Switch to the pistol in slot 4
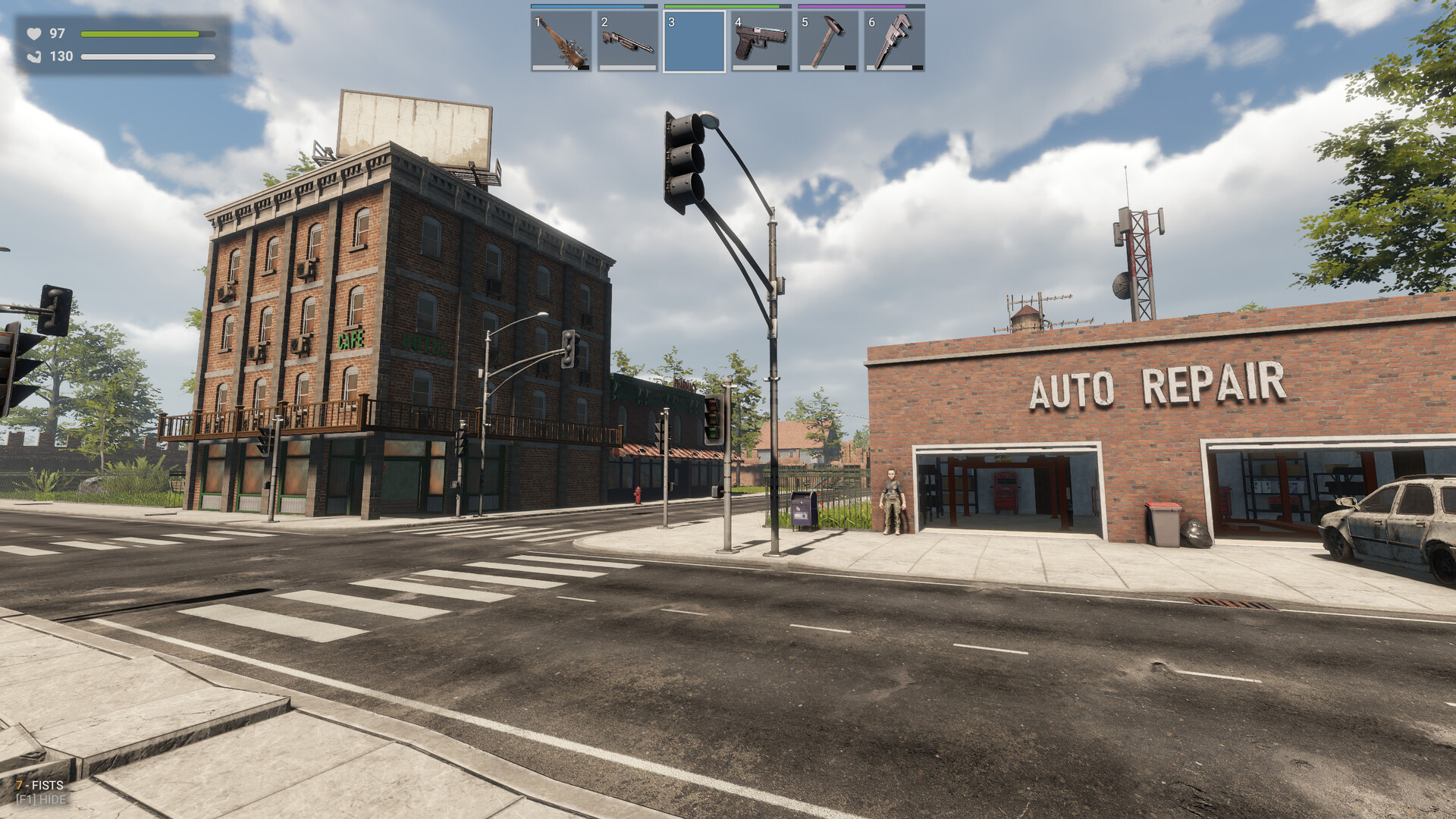Screen dimensions: 1456x819 point(761,41)
